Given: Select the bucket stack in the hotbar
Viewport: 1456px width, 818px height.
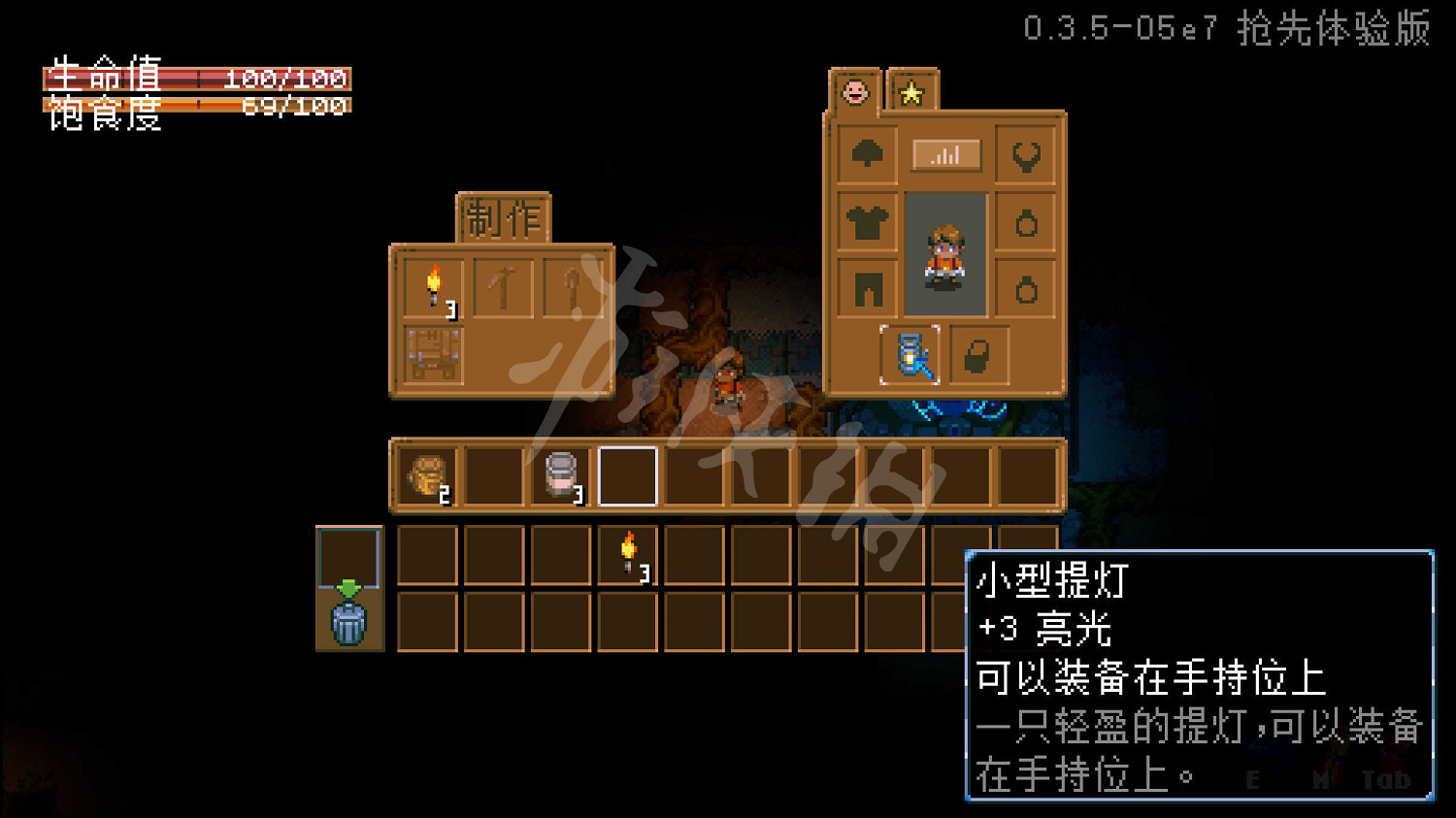Looking at the screenshot, I should tap(561, 474).
